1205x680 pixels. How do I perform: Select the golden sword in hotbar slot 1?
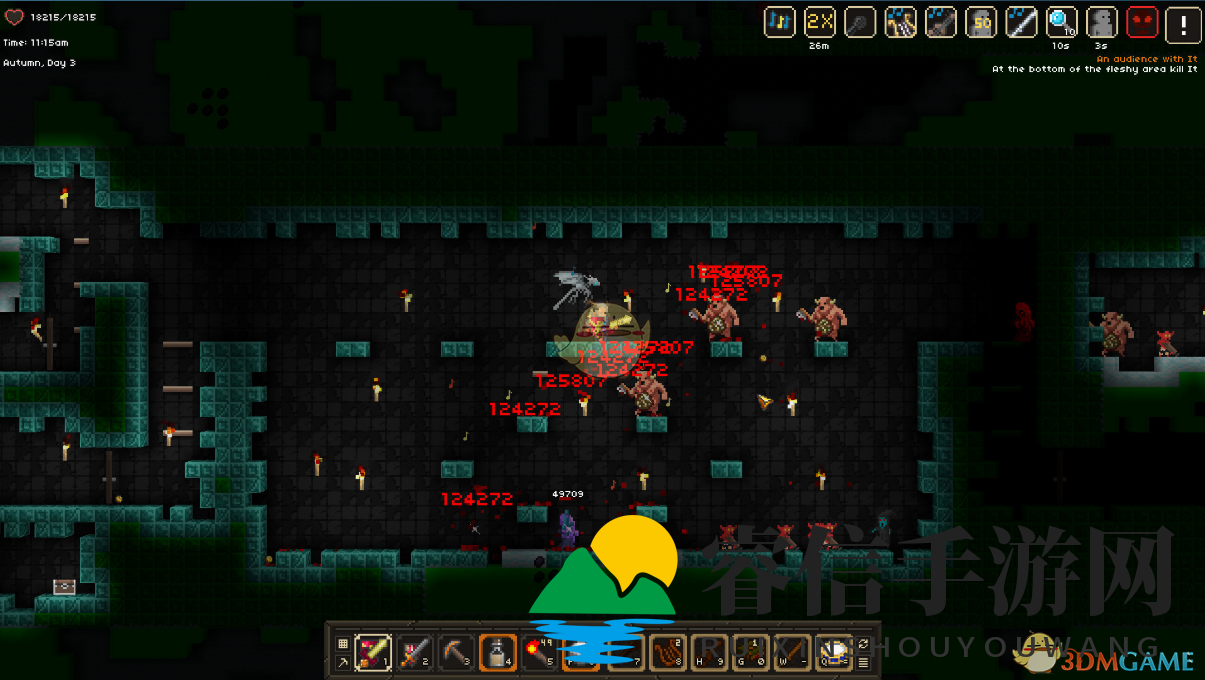coord(374,652)
